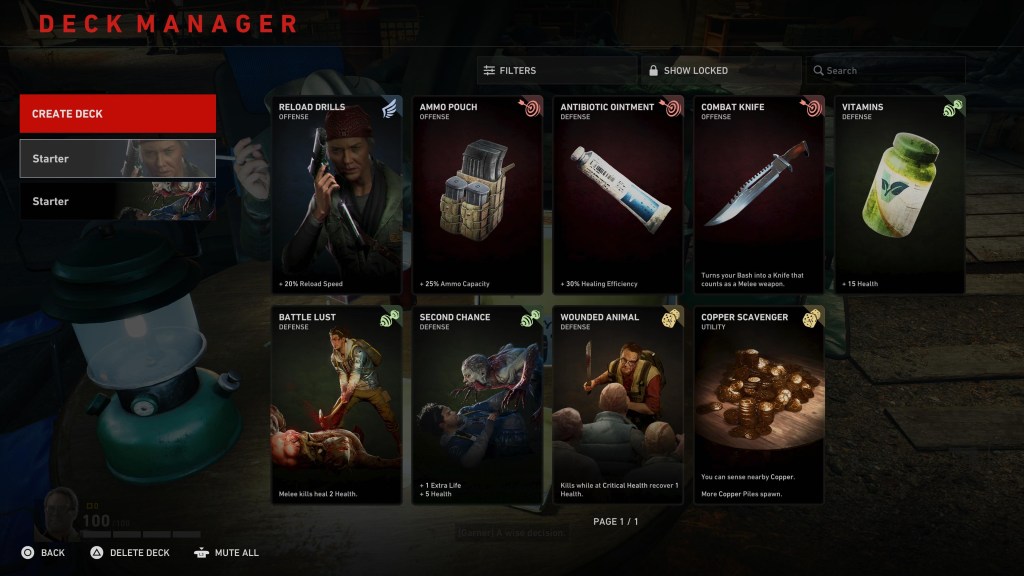Select the Reload Drills card
The image size is (1024, 576).
click(337, 195)
